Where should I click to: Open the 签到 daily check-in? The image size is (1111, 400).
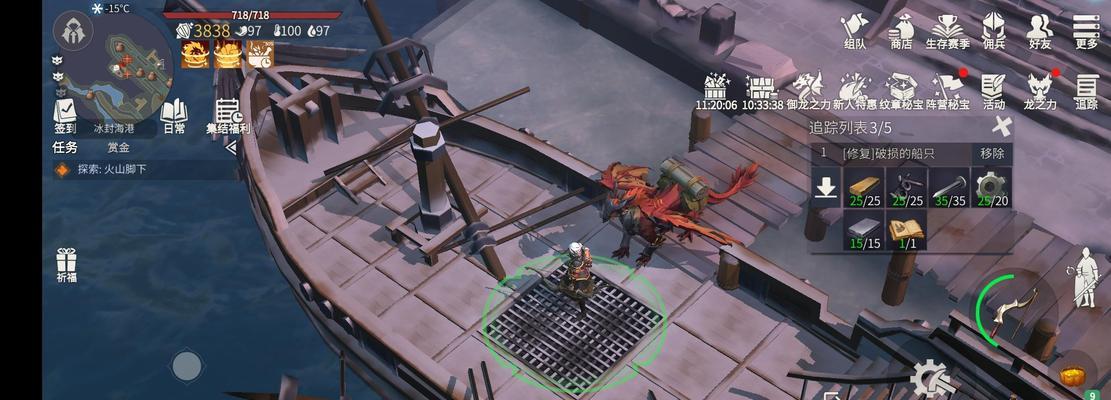(x=65, y=114)
